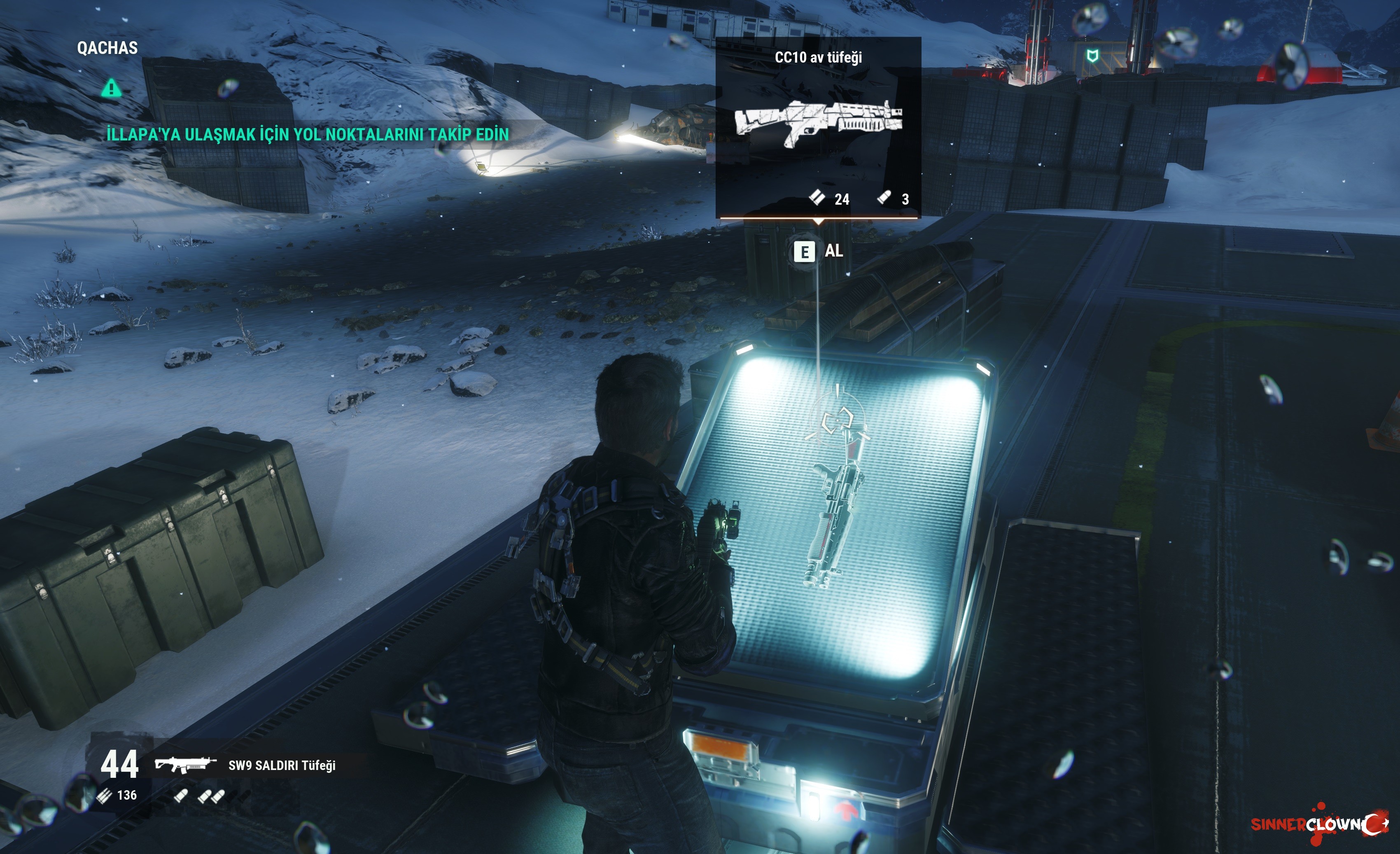Click the green shield waypoint marker
This screenshot has height=854, width=1400.
(x=1092, y=56)
